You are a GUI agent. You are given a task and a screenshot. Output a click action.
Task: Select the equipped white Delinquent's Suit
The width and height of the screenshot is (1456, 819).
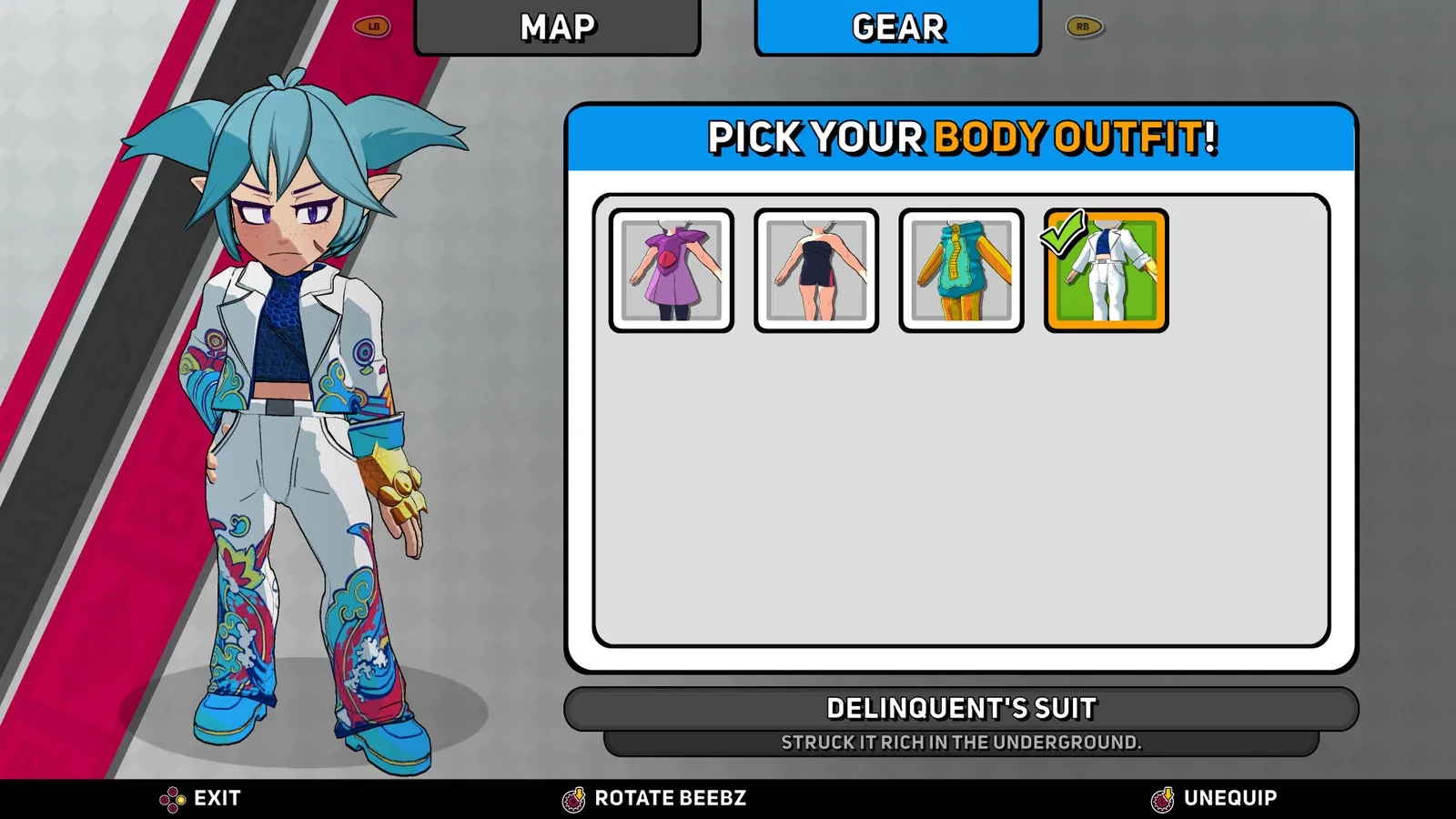pyautogui.click(x=1107, y=270)
